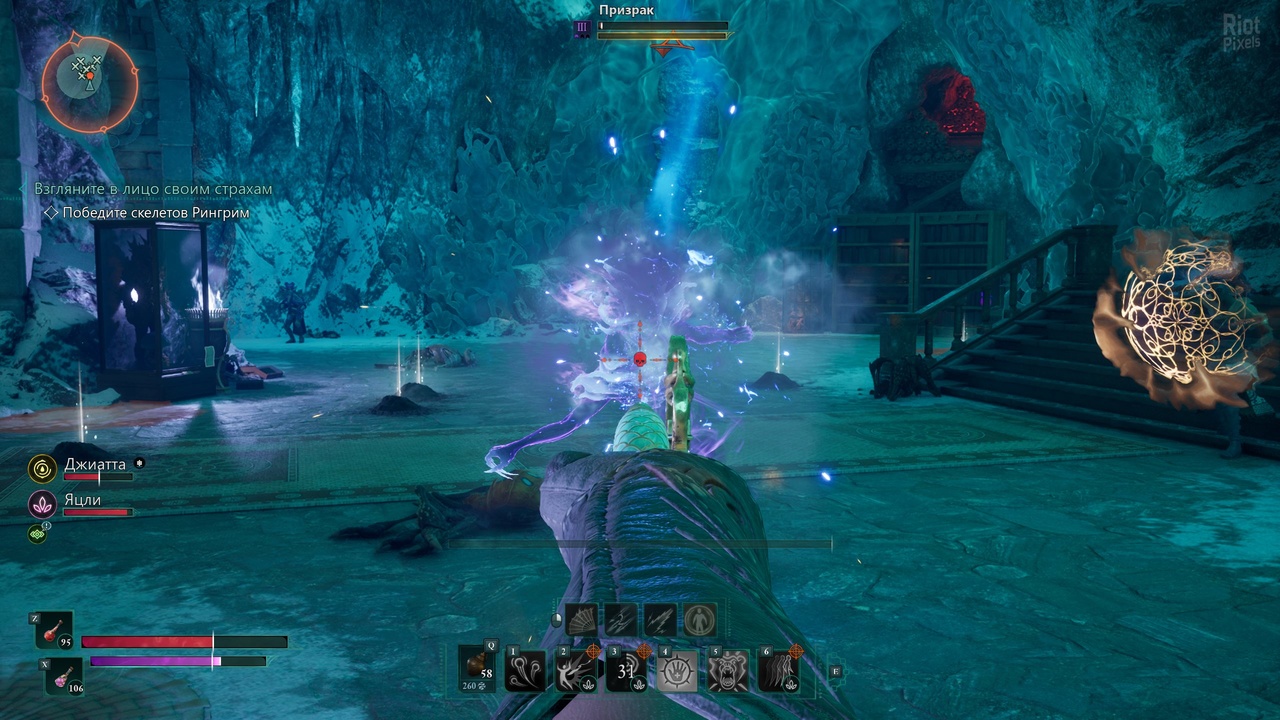The width and height of the screenshot is (1280, 720).
Task: Activate the glowing hand ability
Action: pos(678,670)
